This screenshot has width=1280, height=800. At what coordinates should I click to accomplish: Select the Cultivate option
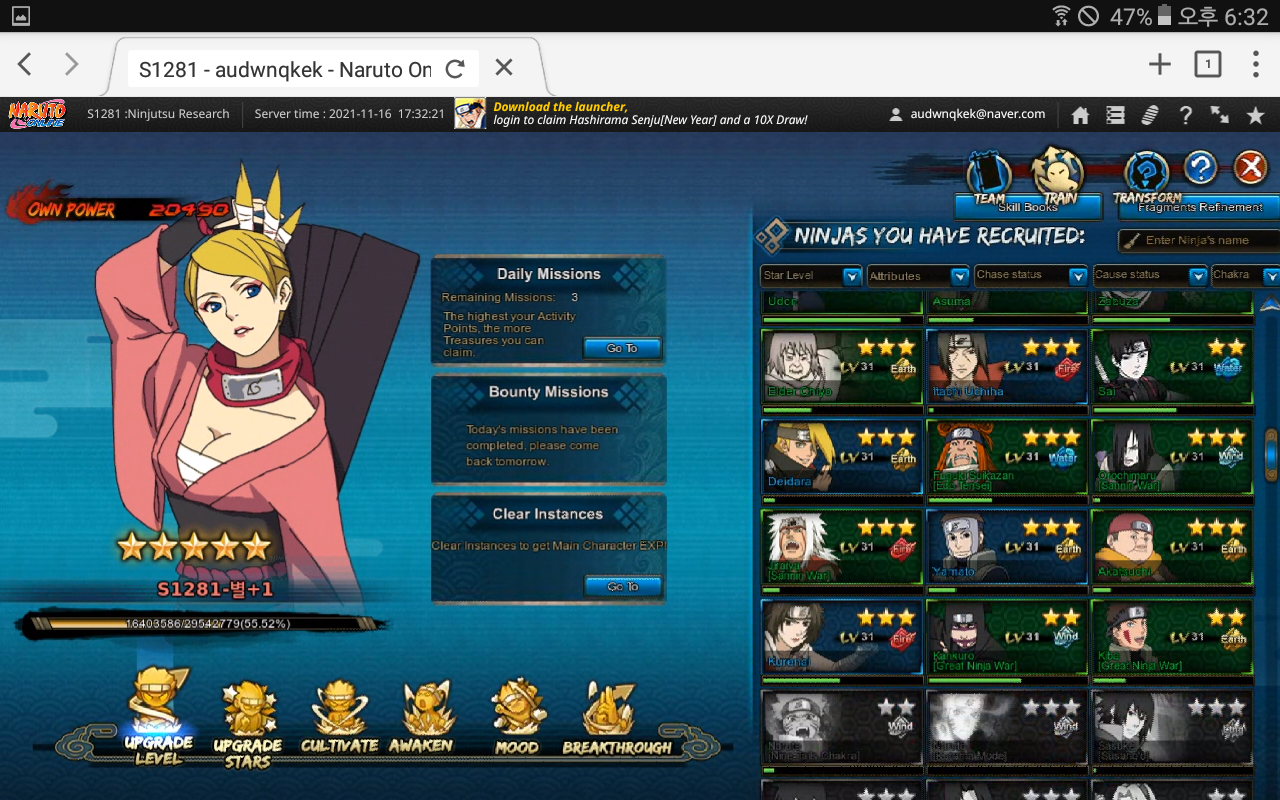click(339, 717)
